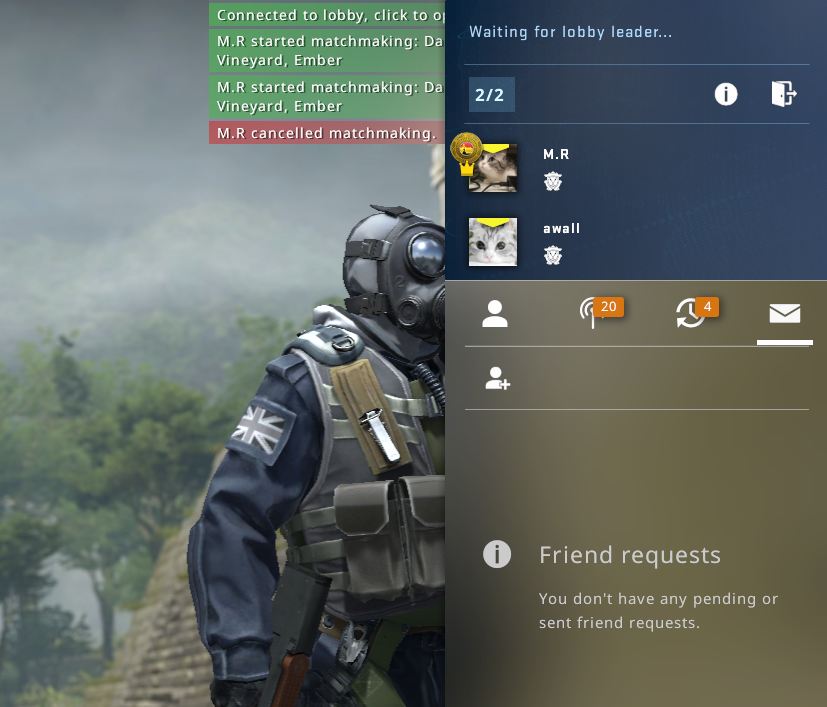The width and height of the screenshot is (827, 707).
Task: Show recent teammates tab with 4 badge
Action: pos(690,313)
